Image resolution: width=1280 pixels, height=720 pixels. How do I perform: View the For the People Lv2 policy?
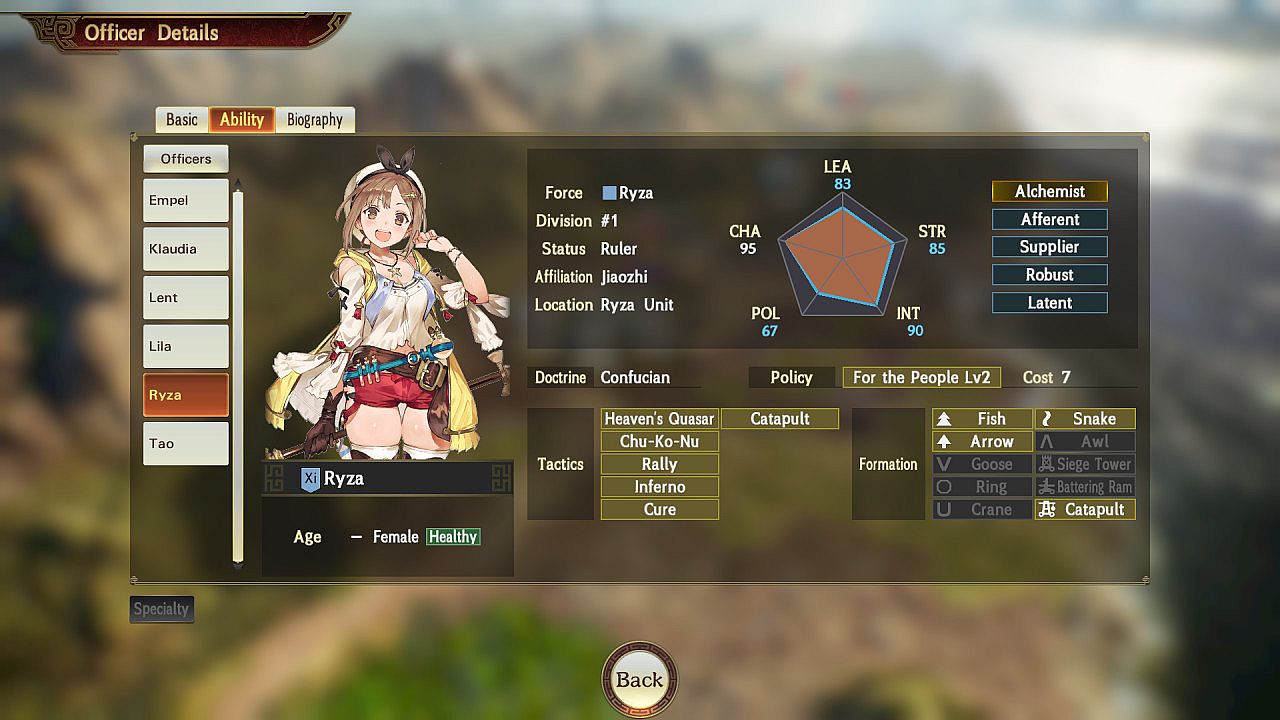[921, 377]
